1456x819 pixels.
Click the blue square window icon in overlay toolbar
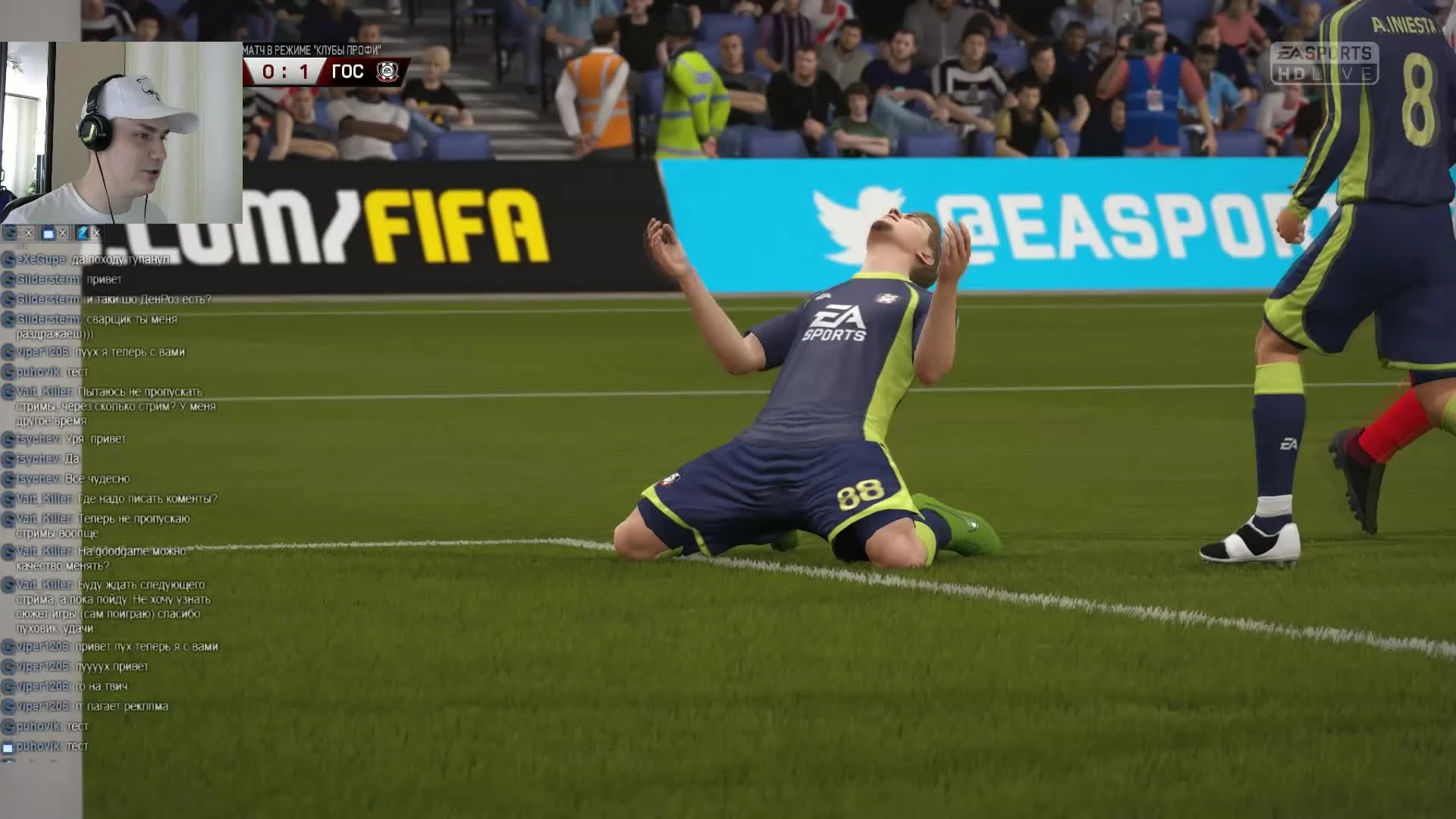tap(48, 234)
